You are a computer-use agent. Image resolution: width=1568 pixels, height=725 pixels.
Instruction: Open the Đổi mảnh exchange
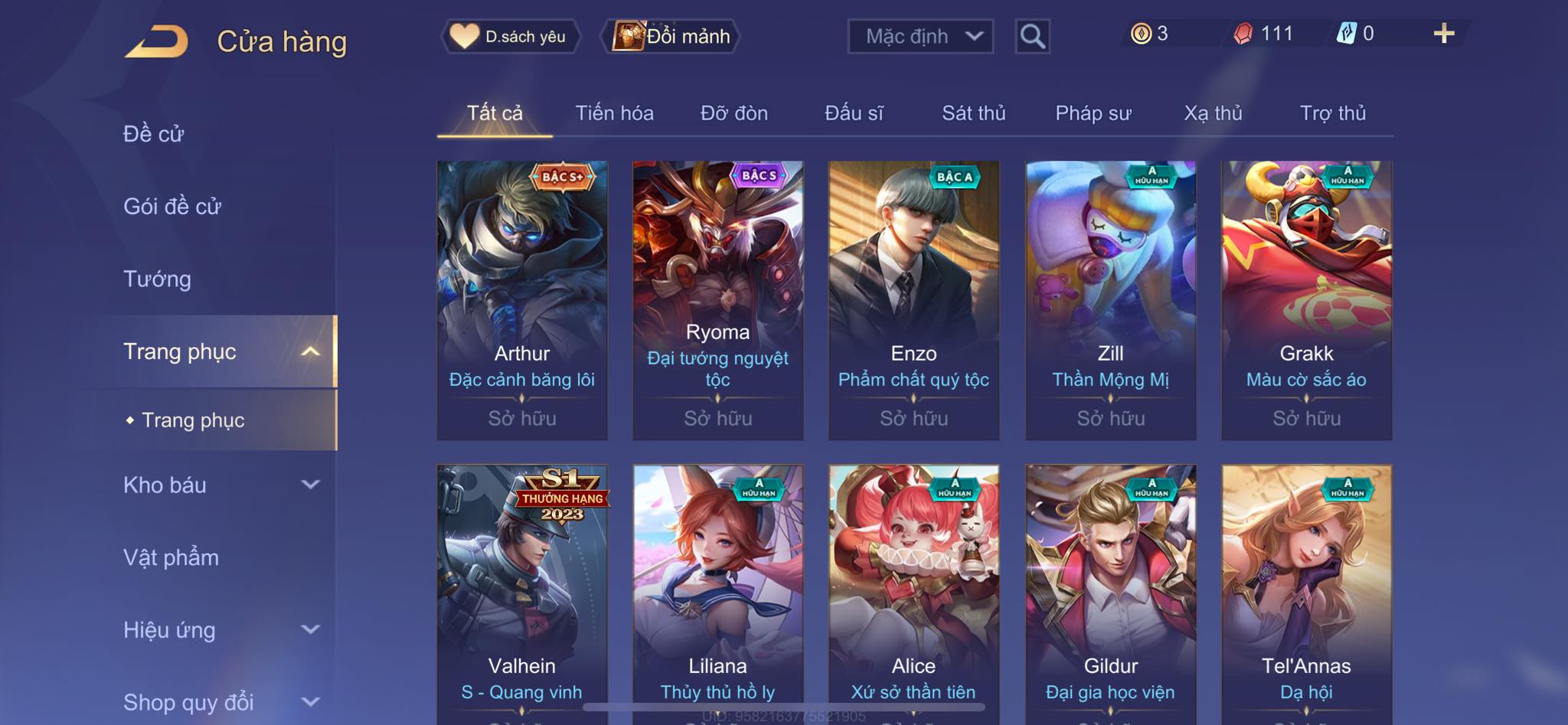(x=672, y=36)
